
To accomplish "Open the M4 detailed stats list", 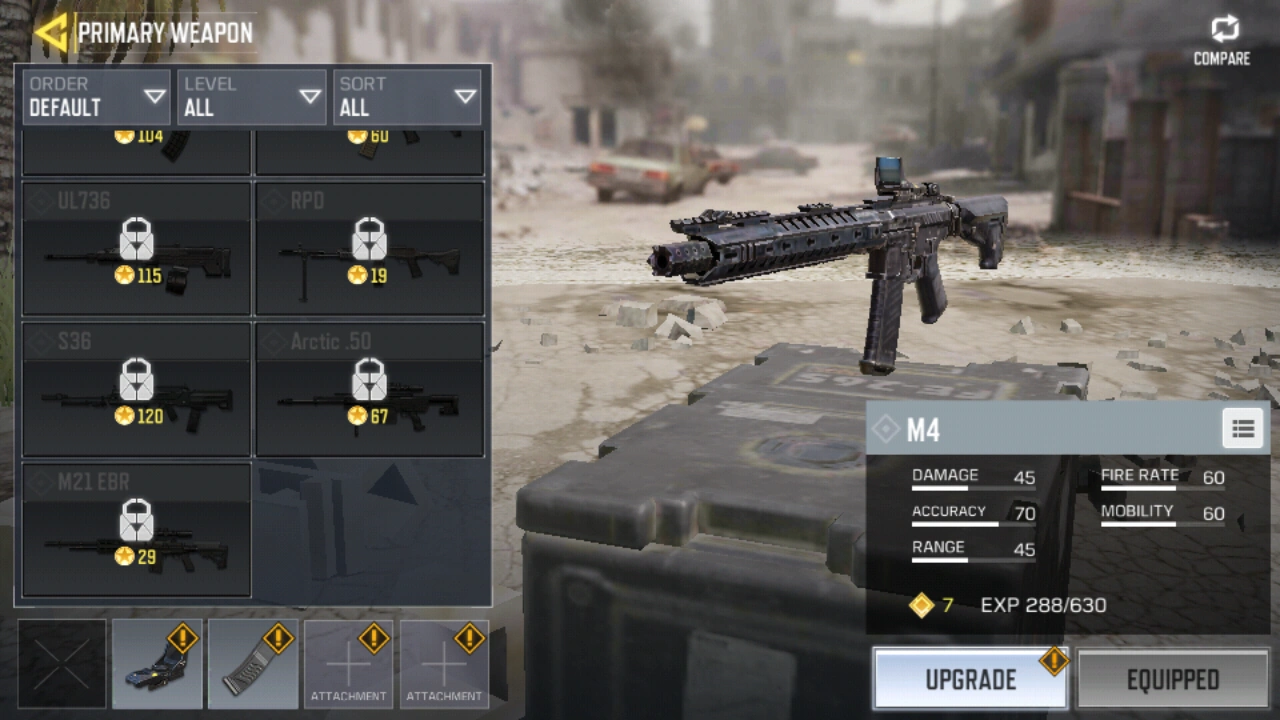I will point(1242,428).
